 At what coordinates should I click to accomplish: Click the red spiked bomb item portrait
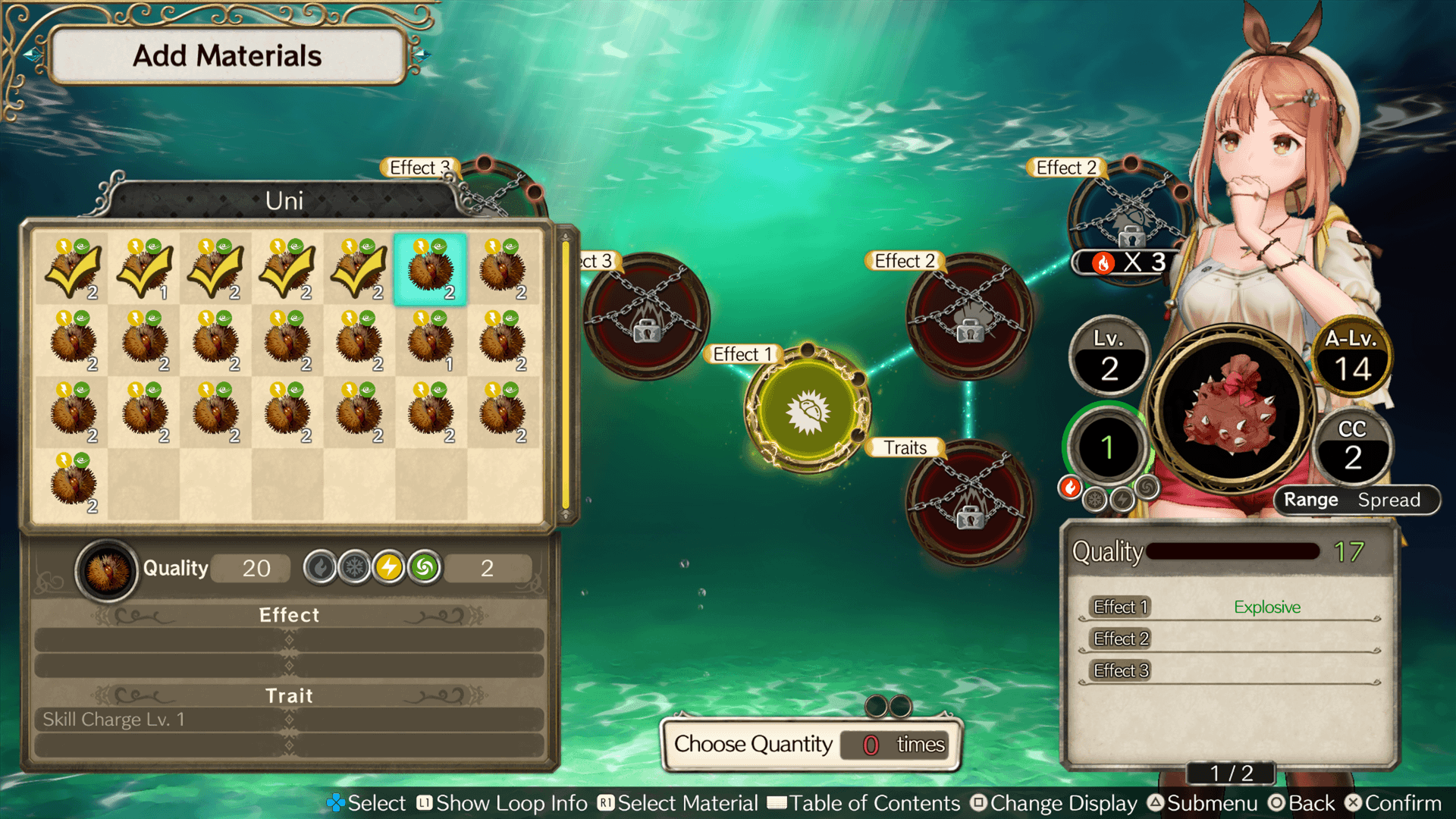tap(1232, 409)
